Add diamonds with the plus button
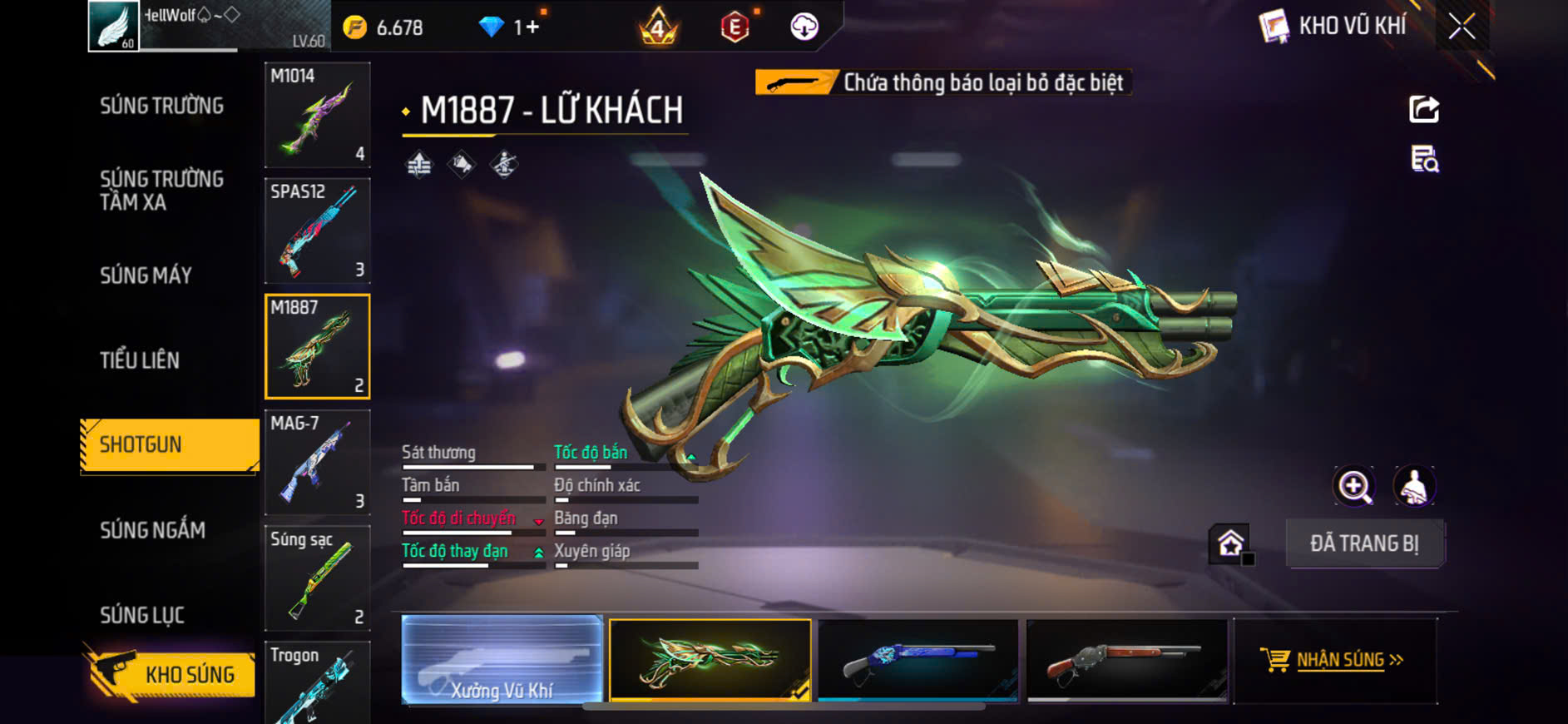 532,27
